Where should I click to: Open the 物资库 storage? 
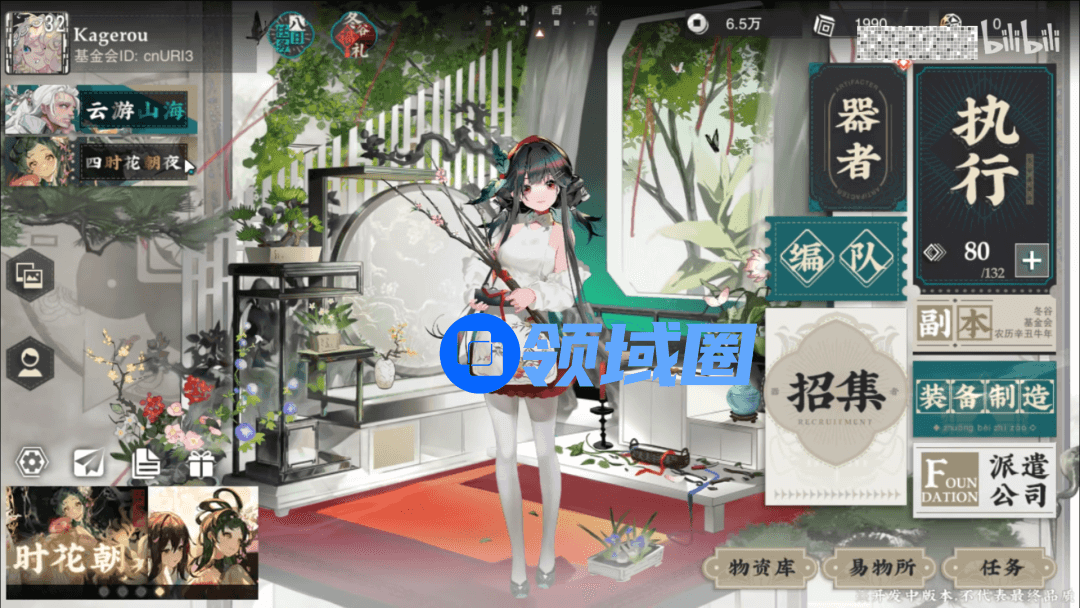[x=762, y=568]
